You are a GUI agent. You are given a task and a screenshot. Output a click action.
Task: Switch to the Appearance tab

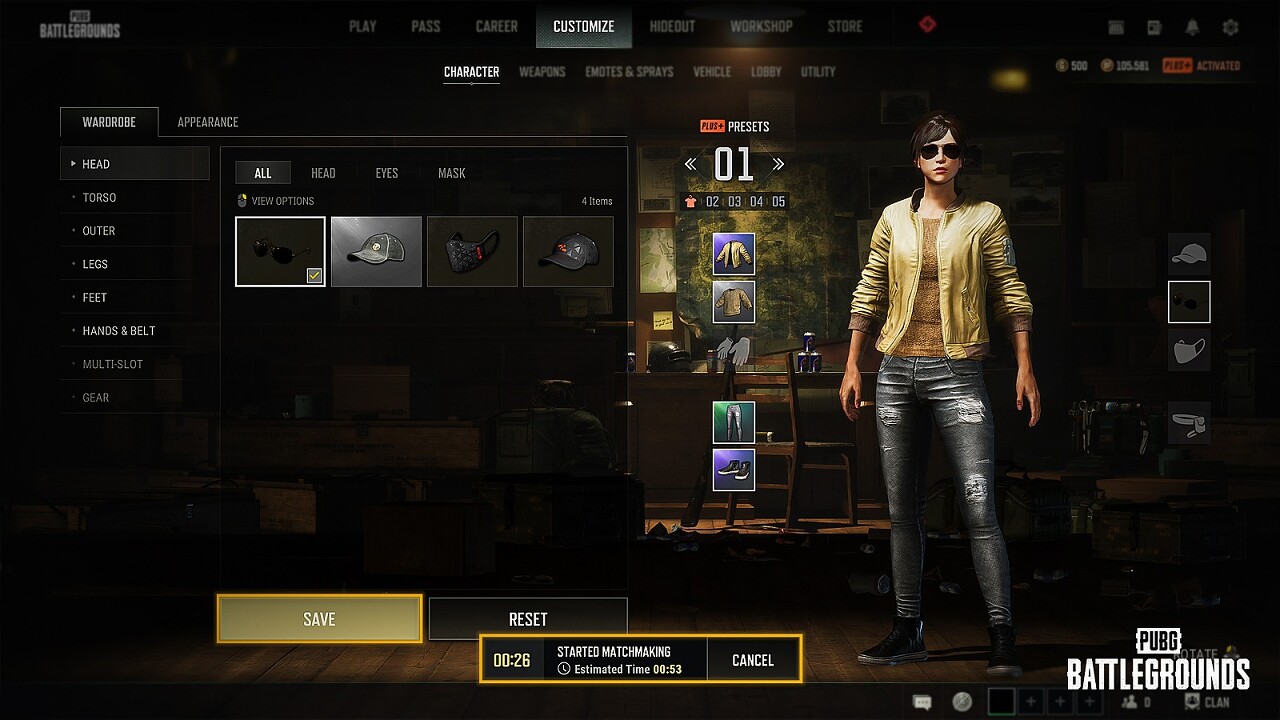pos(208,122)
